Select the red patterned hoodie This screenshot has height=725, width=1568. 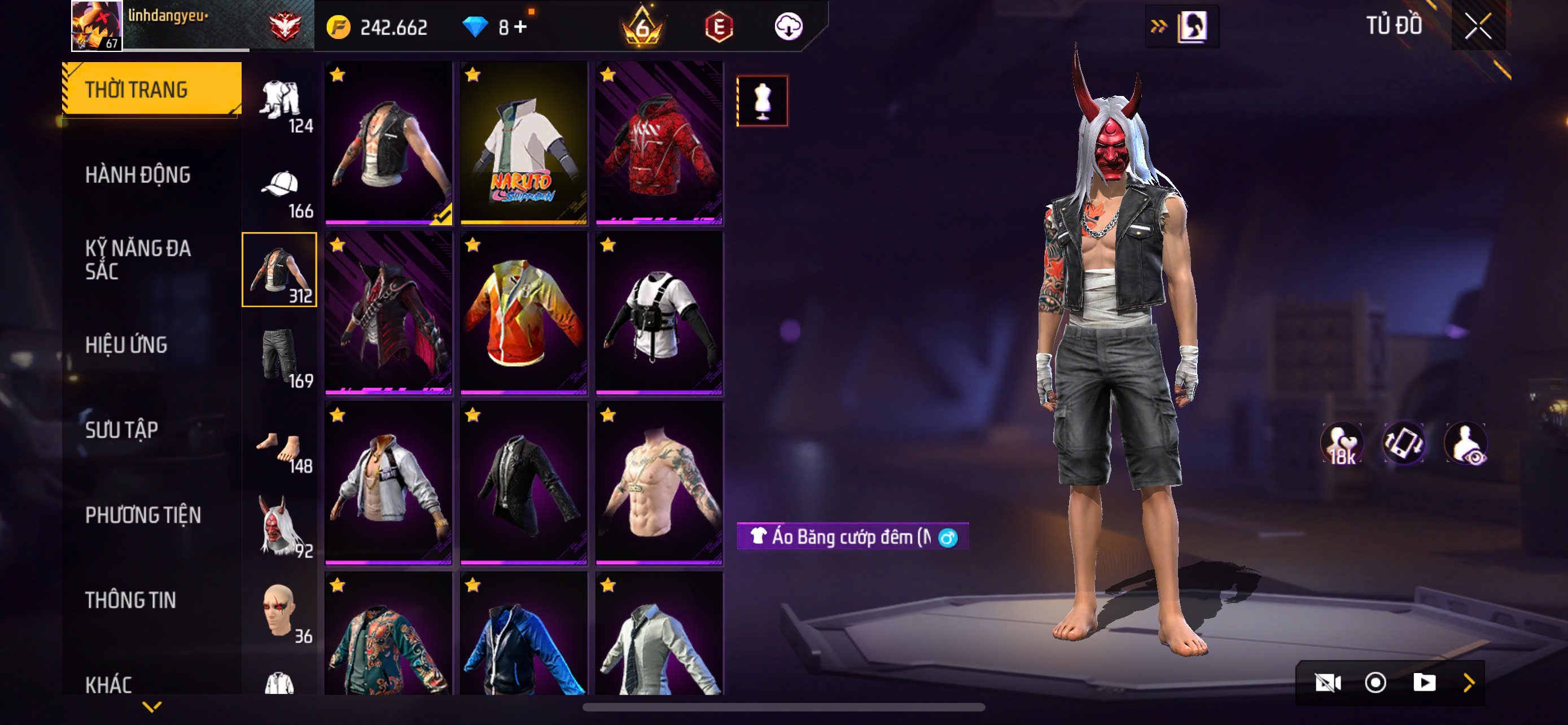[x=659, y=143]
